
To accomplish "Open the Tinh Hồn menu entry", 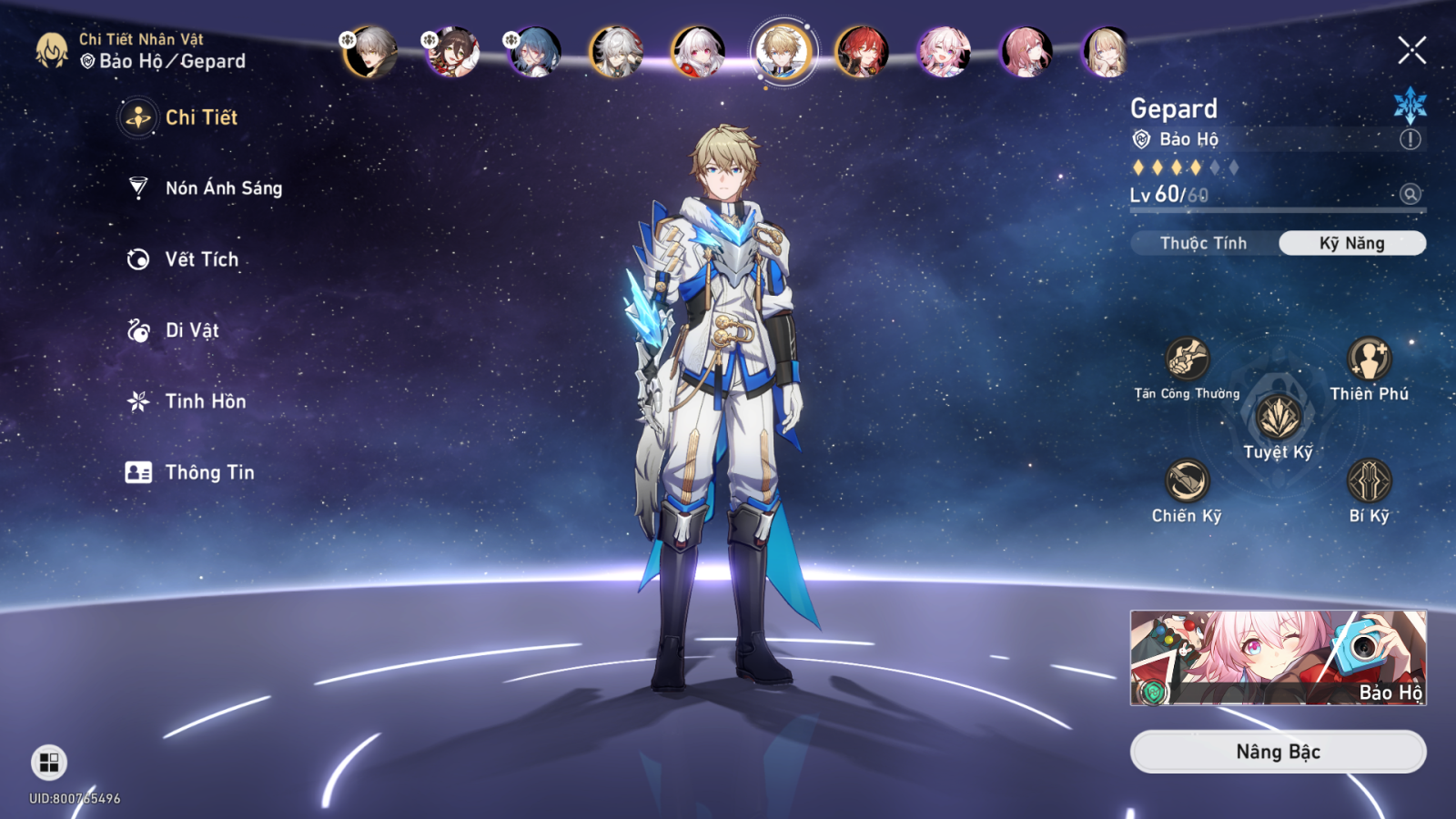I will [205, 401].
